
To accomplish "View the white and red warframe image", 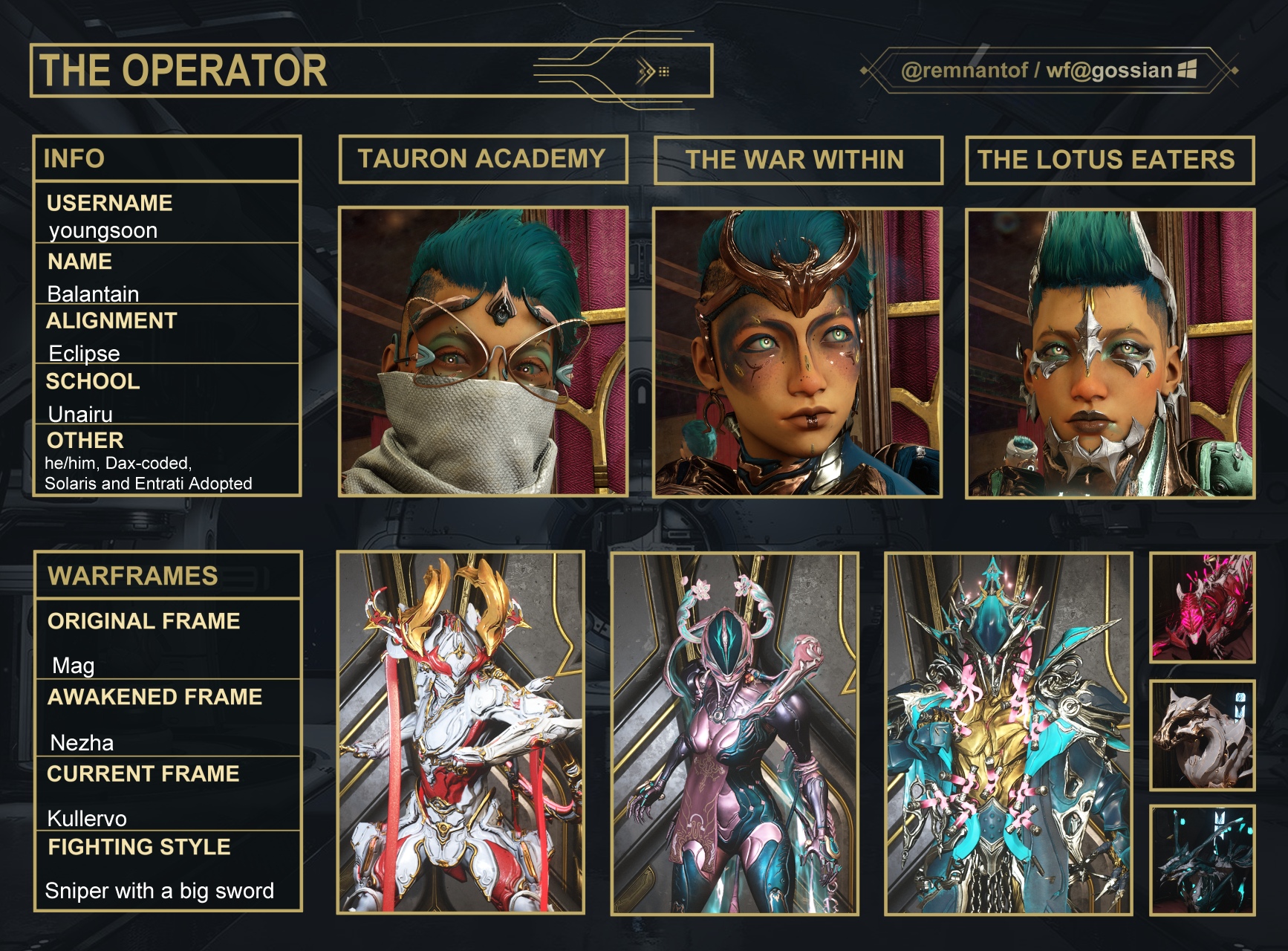I will tap(461, 733).
